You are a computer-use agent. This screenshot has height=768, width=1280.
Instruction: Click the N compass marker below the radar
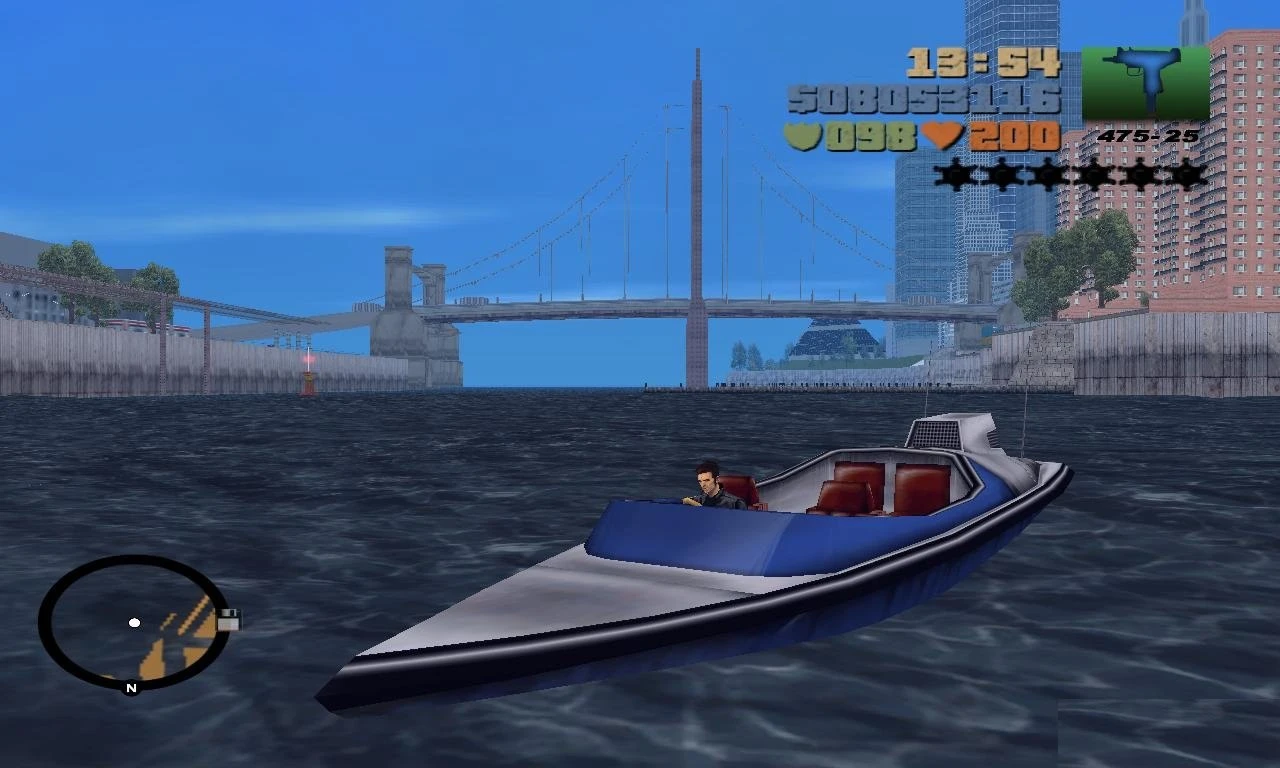pos(129,688)
